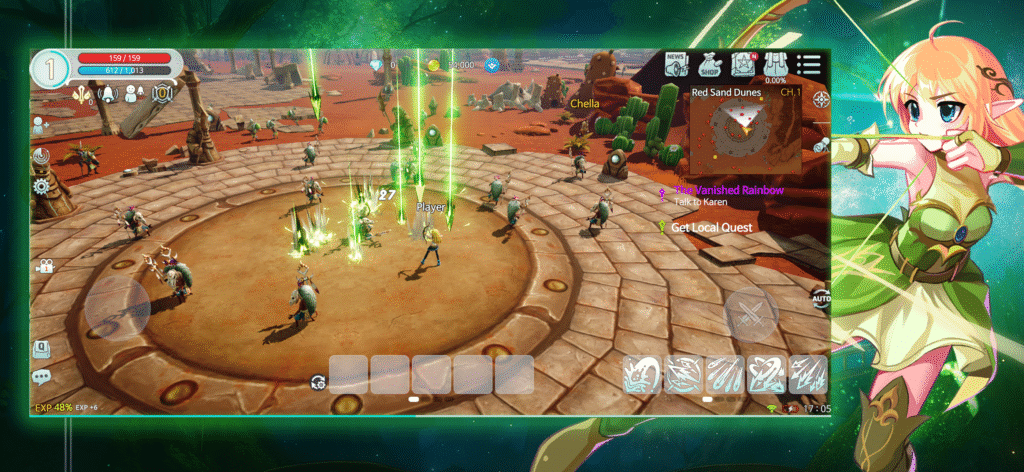Activate the leftmost arrow skill icon
The height and width of the screenshot is (472, 1024).
[x=643, y=374]
